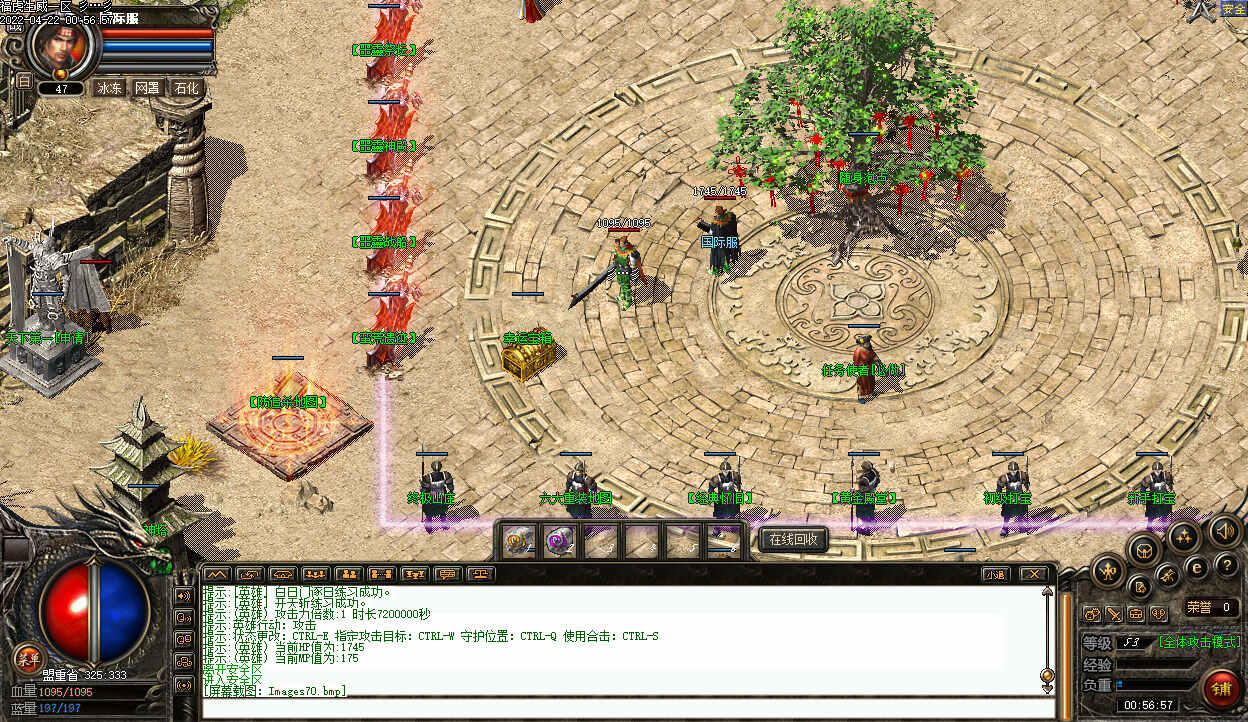Click the 在线回收 online recycle button
The width and height of the screenshot is (1248, 722).
coord(794,540)
